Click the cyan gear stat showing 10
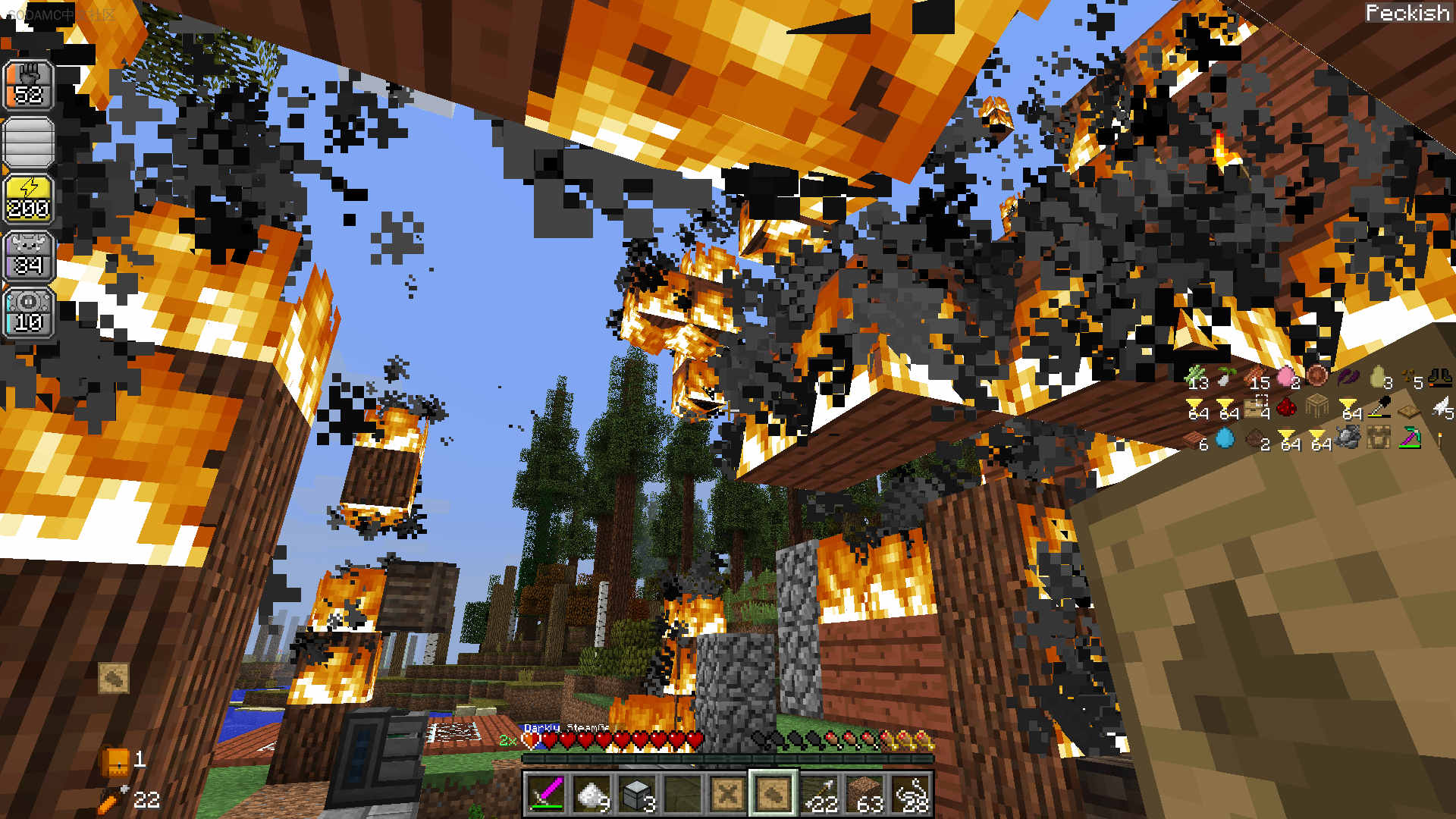 pos(29,312)
